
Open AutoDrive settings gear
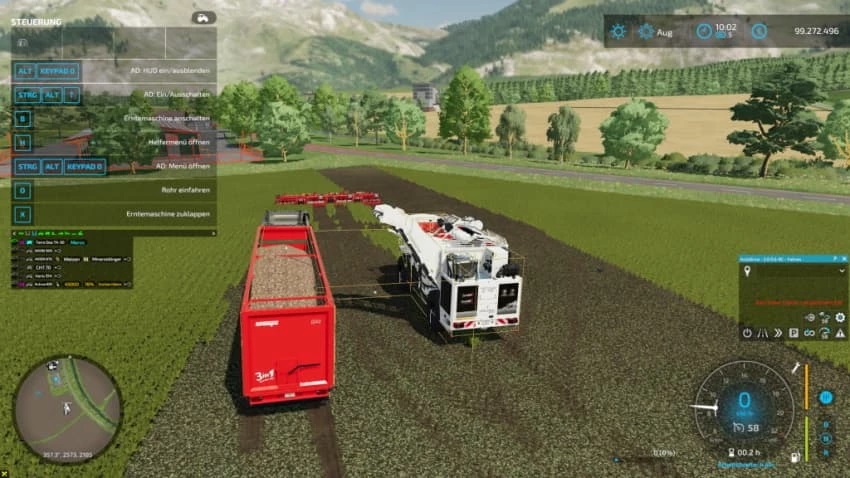[x=840, y=317]
